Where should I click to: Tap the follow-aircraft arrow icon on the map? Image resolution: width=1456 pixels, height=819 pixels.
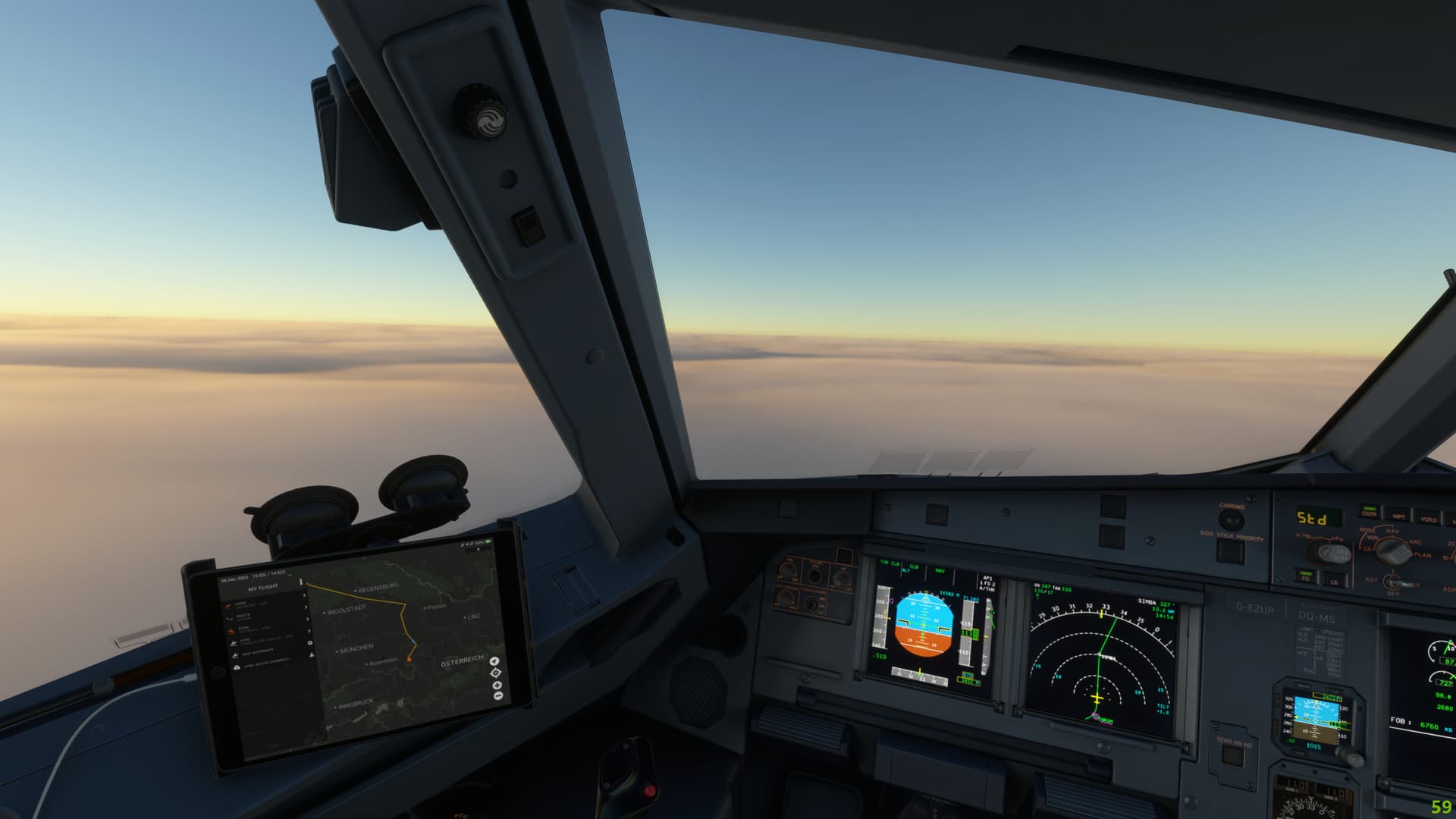coord(493,661)
